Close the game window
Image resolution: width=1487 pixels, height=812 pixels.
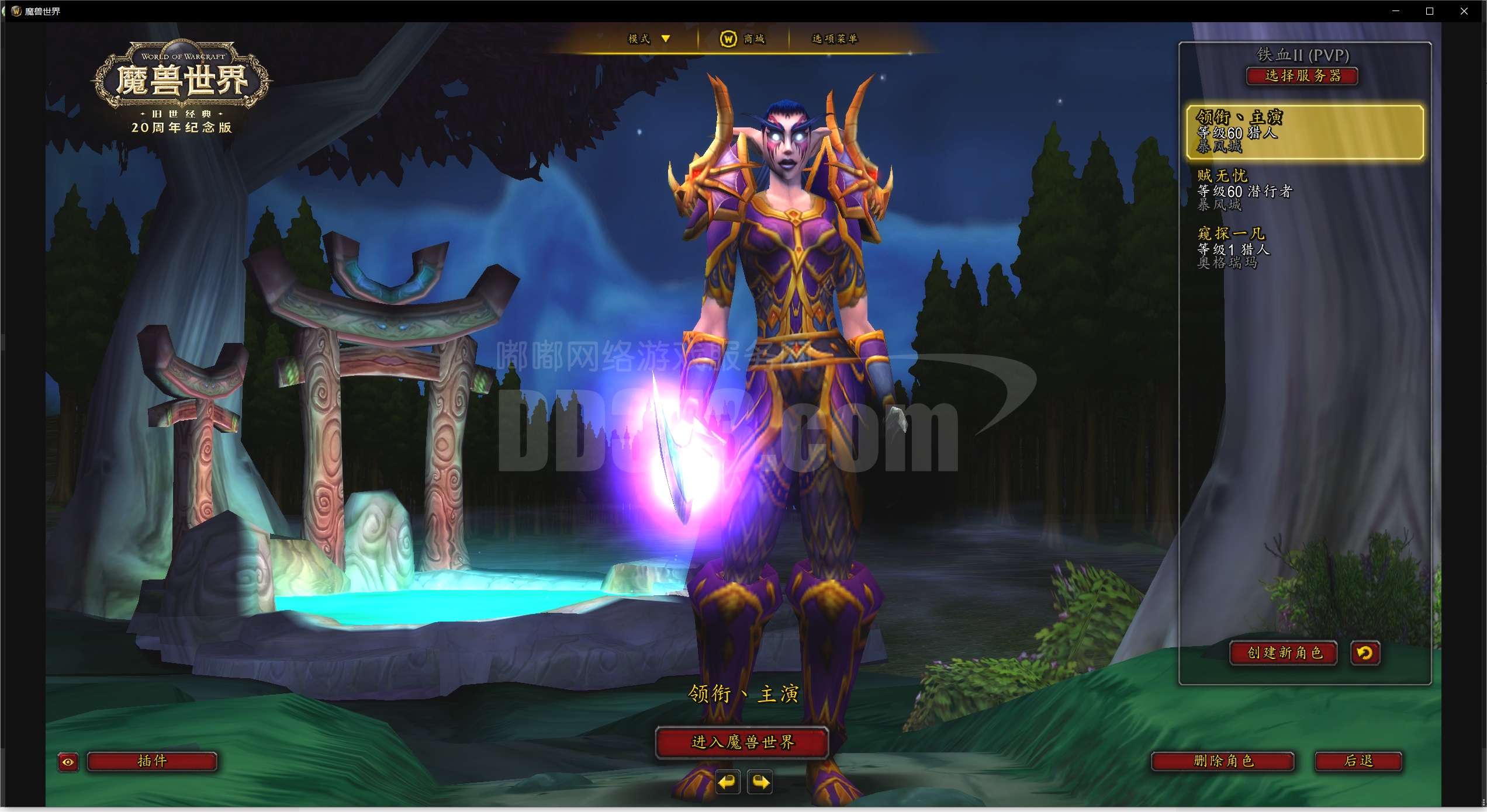(x=1464, y=11)
